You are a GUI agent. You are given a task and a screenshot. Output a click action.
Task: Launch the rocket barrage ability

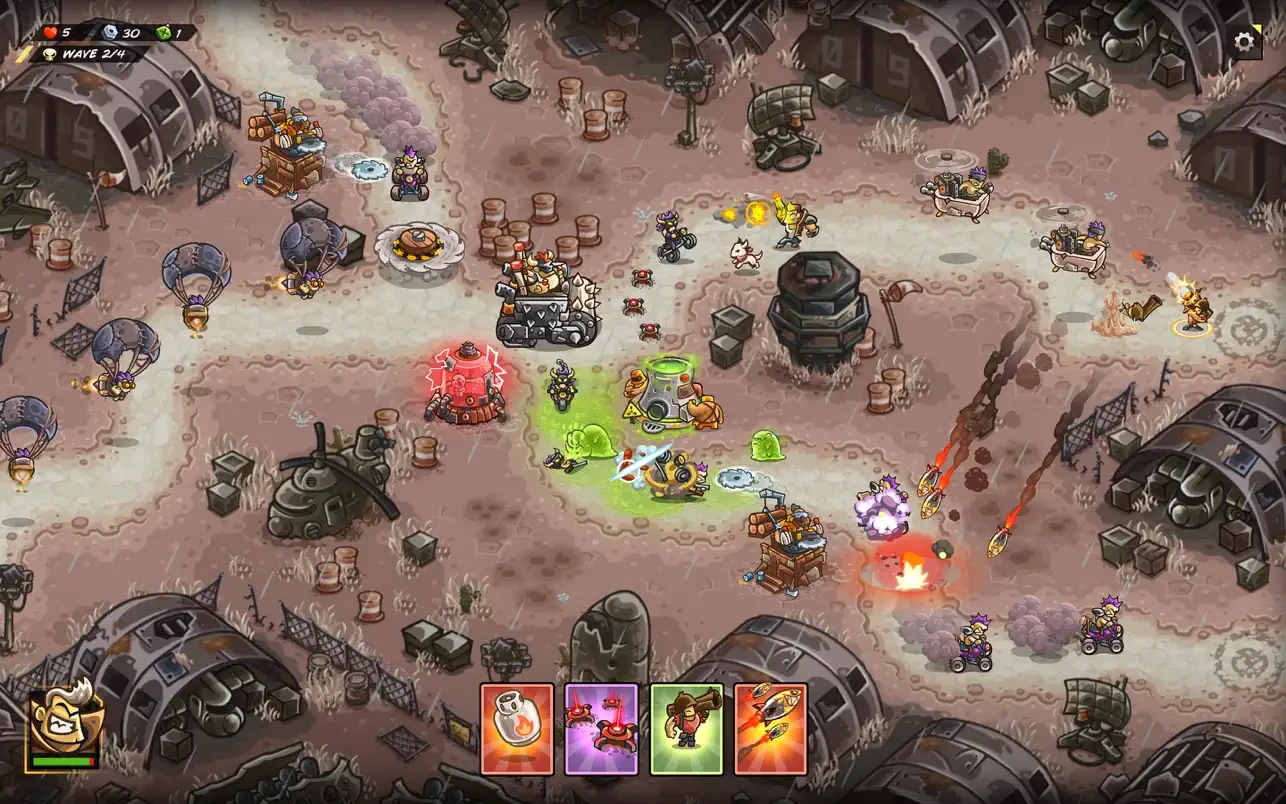tap(770, 729)
